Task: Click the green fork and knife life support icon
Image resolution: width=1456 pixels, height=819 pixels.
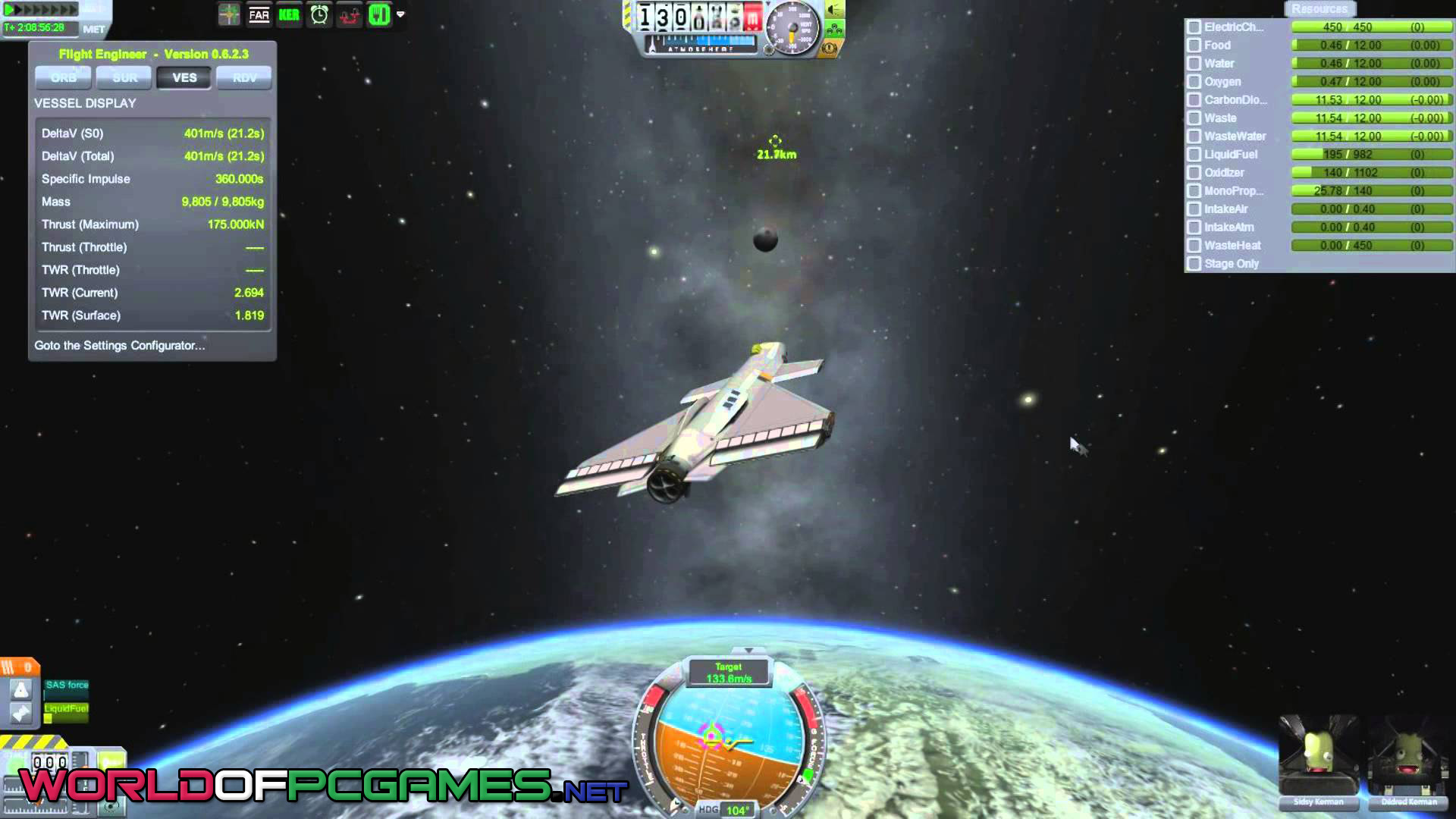Action: click(378, 15)
